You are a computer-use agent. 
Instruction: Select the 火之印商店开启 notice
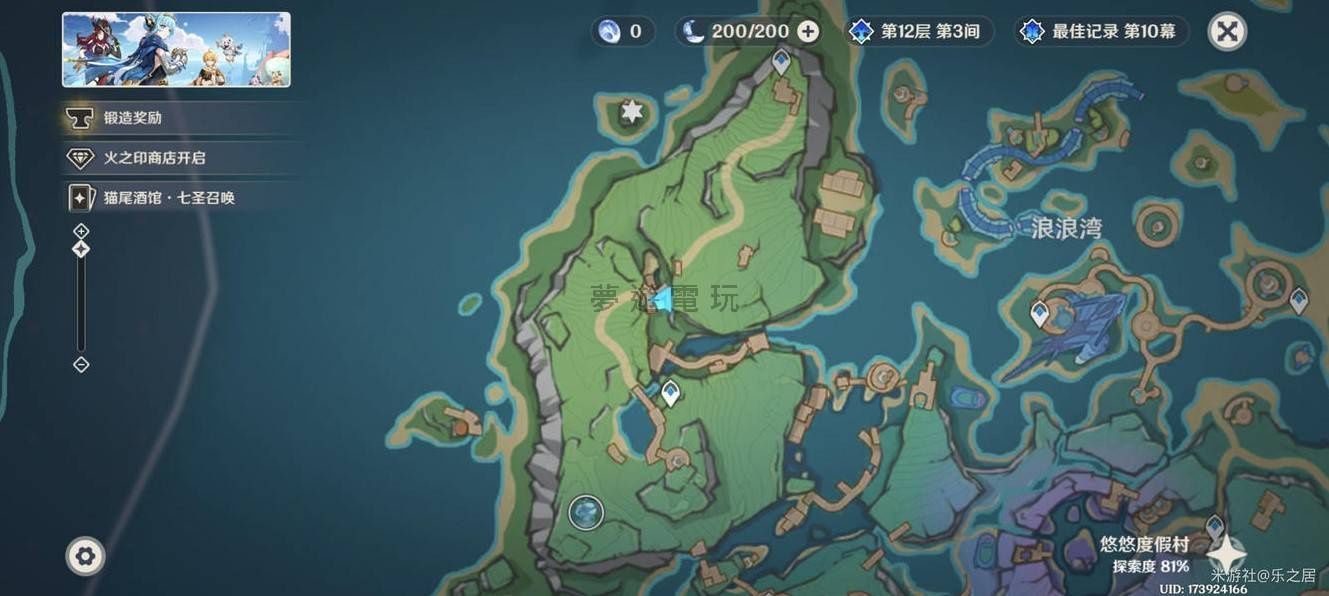point(154,158)
